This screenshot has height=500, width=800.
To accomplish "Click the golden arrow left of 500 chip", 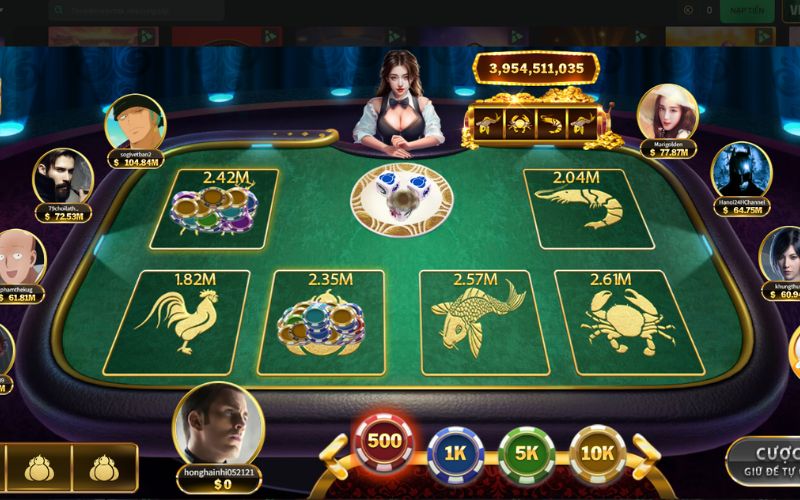I will click(x=335, y=455).
